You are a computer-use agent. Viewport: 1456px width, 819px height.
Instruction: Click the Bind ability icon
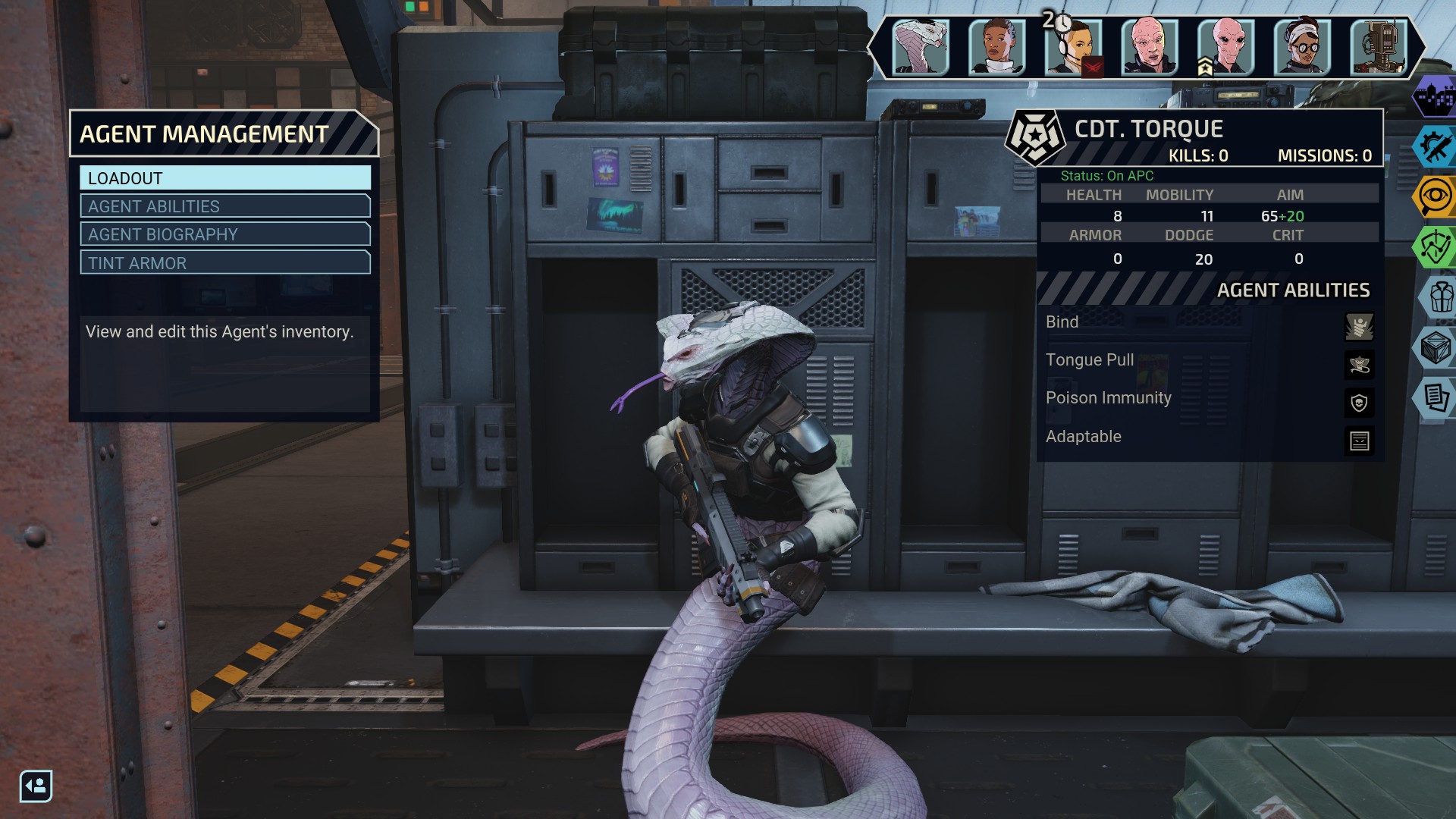pyautogui.click(x=1359, y=327)
